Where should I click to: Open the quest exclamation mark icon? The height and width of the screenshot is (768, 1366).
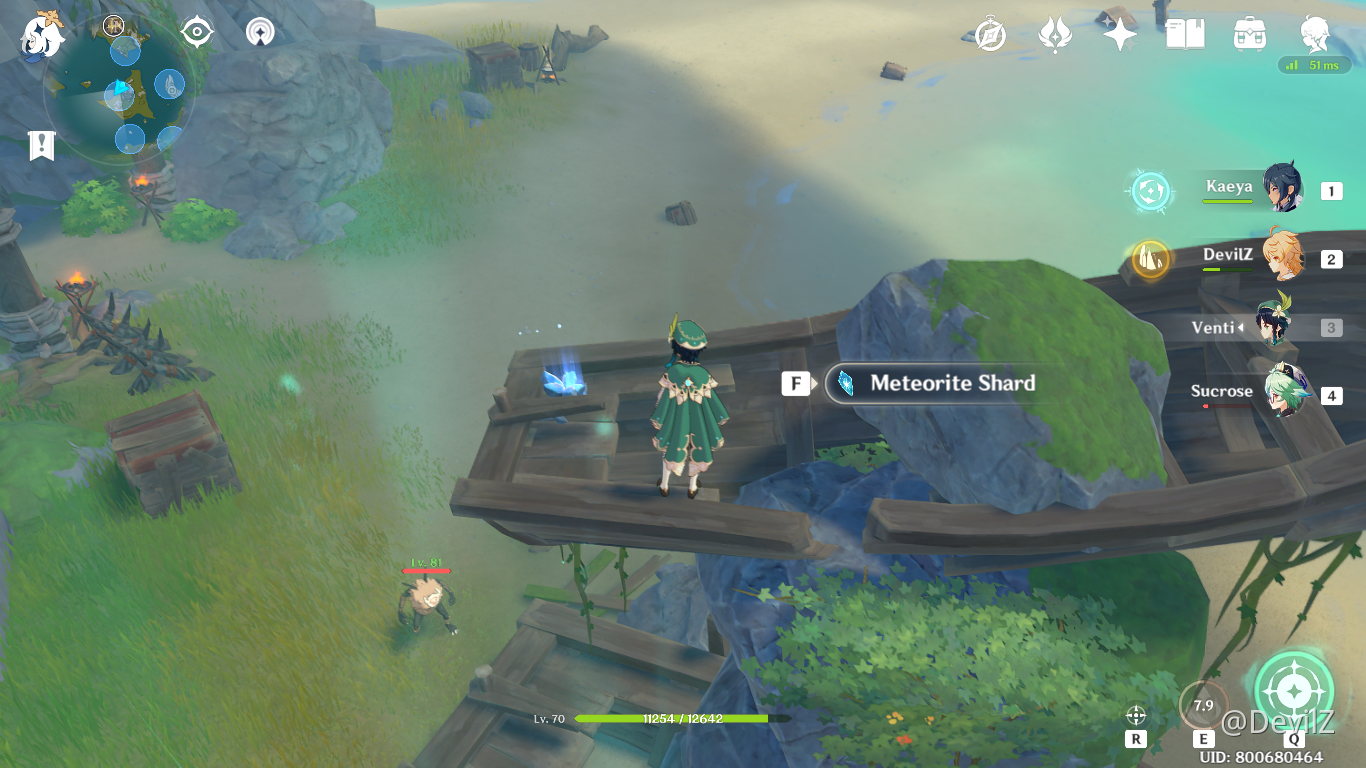pos(41,145)
